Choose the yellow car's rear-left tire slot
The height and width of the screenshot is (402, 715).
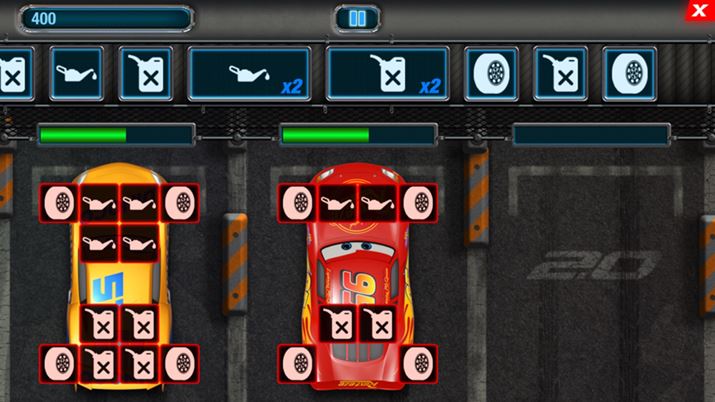(59, 362)
